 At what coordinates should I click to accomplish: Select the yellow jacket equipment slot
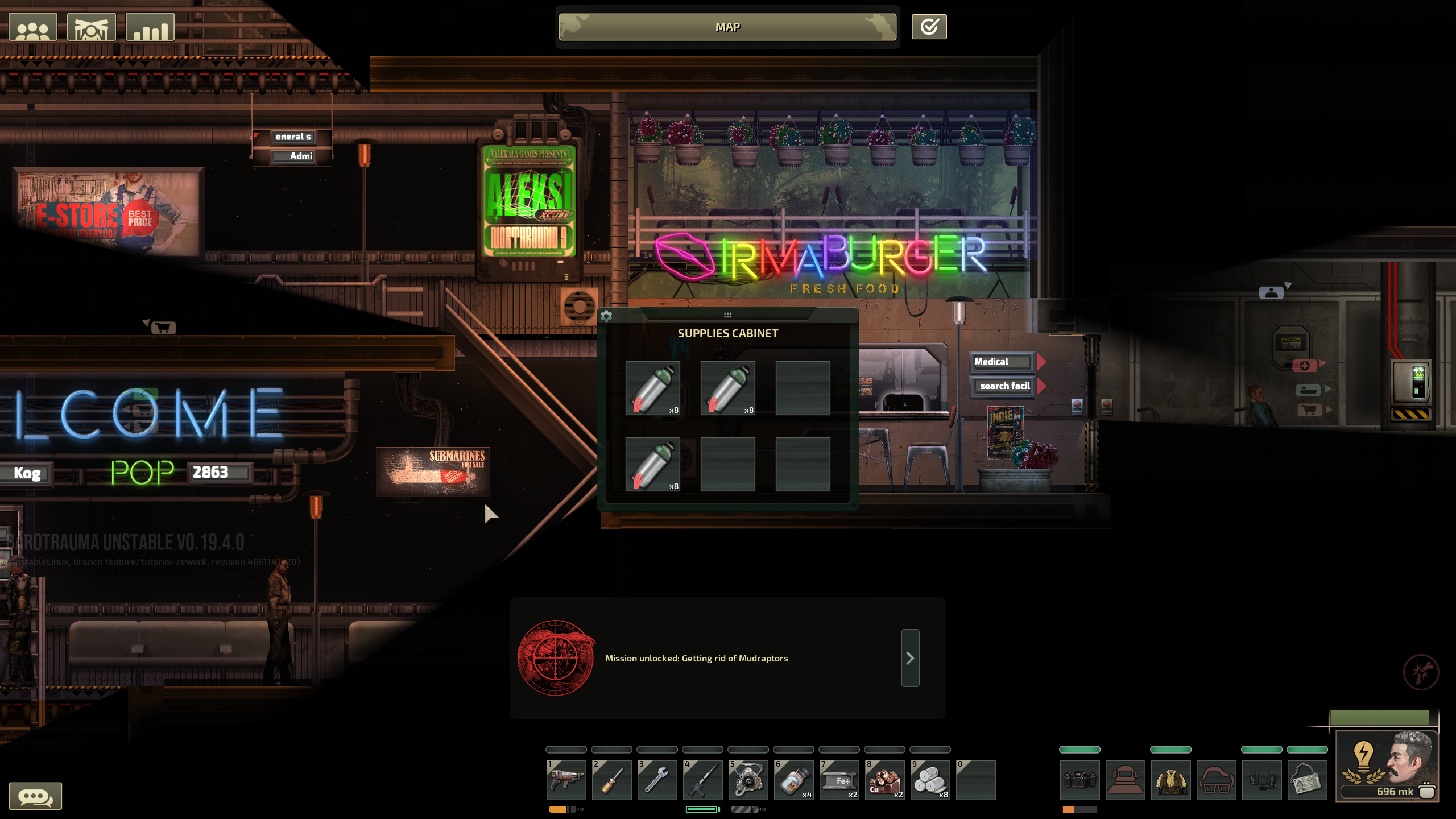[x=1170, y=780]
